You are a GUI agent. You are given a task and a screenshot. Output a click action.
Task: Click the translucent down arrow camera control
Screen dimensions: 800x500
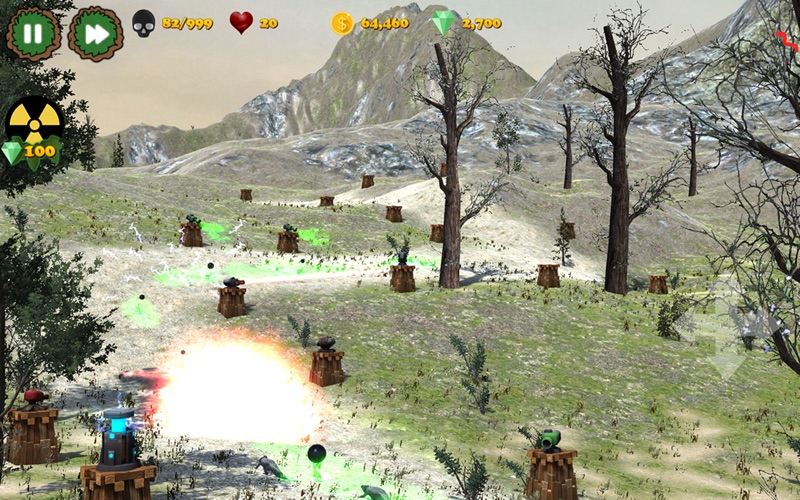click(727, 363)
